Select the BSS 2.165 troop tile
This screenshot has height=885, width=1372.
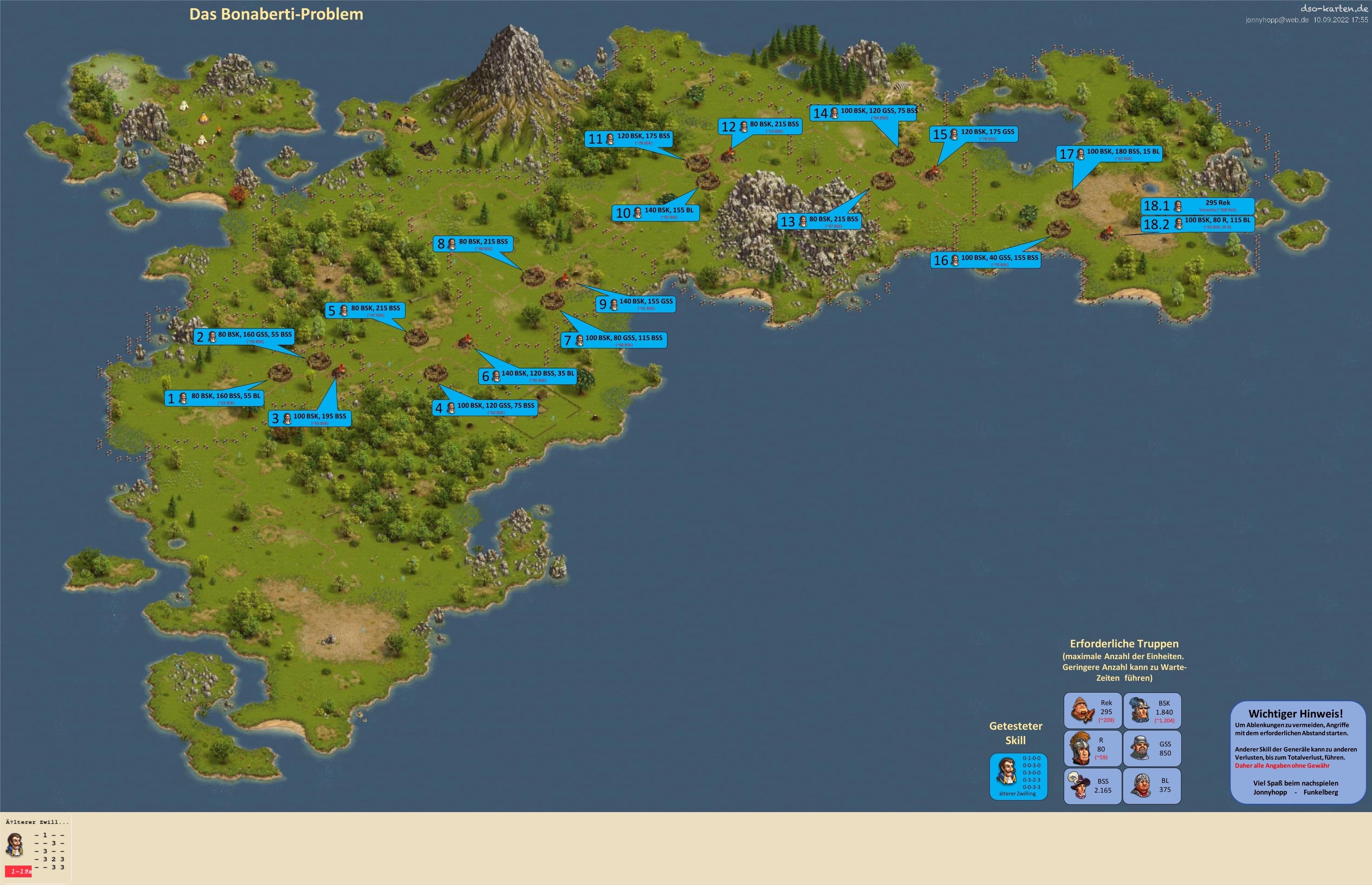click(1092, 786)
